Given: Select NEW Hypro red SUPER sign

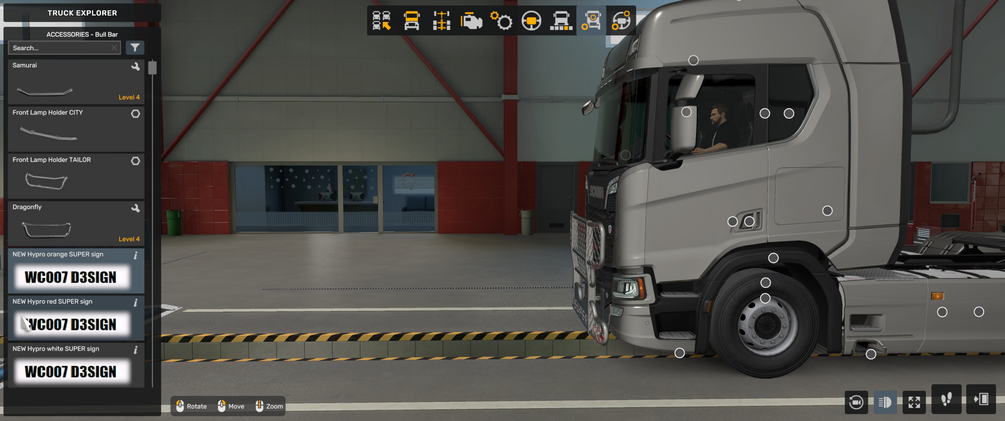Looking at the screenshot, I should pyautogui.click(x=75, y=317).
